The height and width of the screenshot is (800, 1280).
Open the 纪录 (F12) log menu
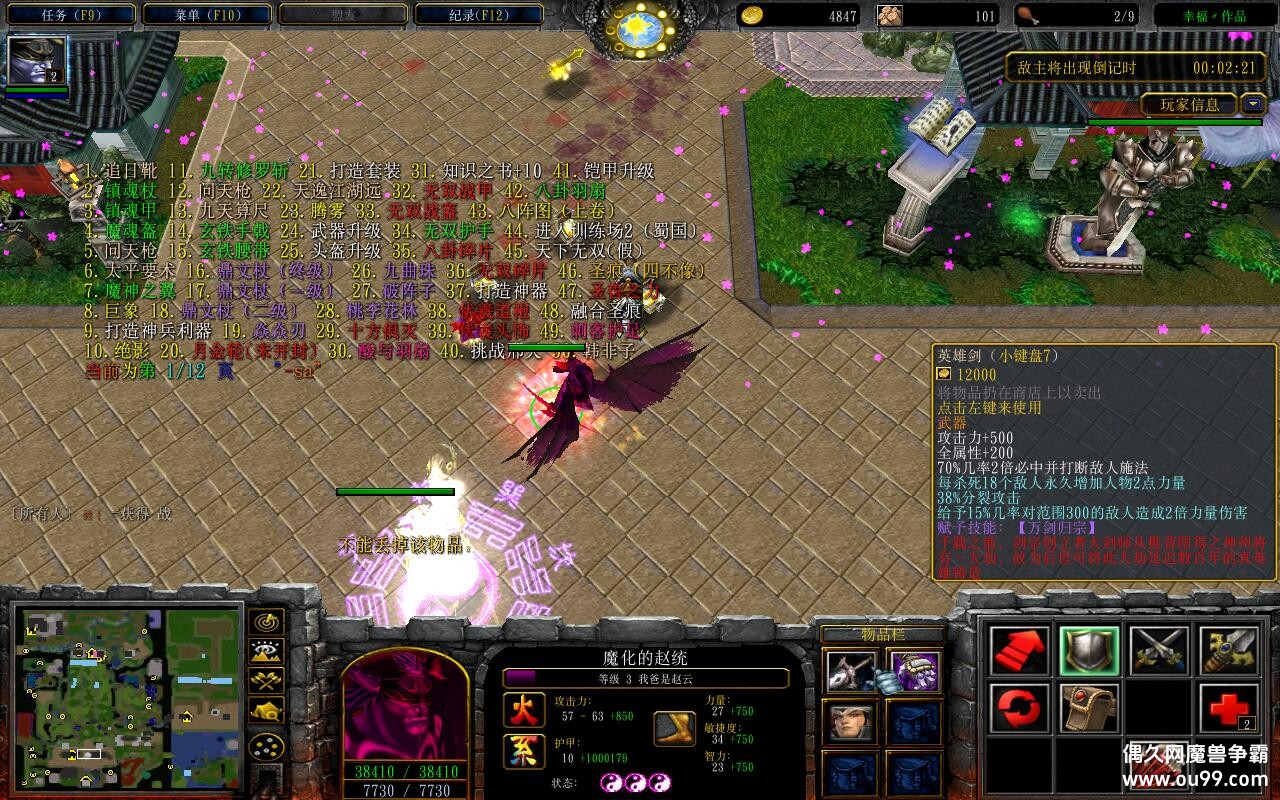point(478,15)
